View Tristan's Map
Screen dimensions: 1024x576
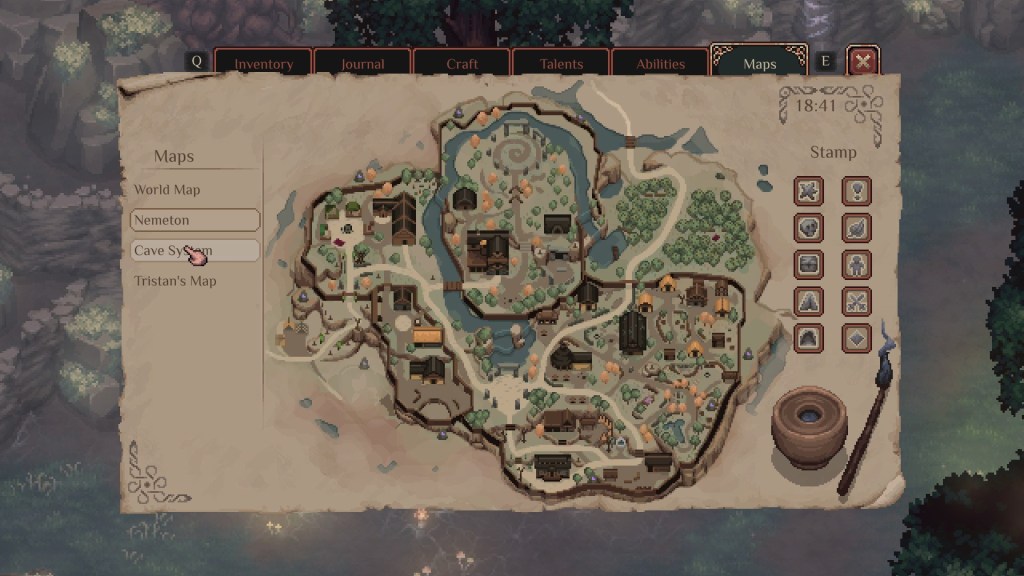coord(176,281)
